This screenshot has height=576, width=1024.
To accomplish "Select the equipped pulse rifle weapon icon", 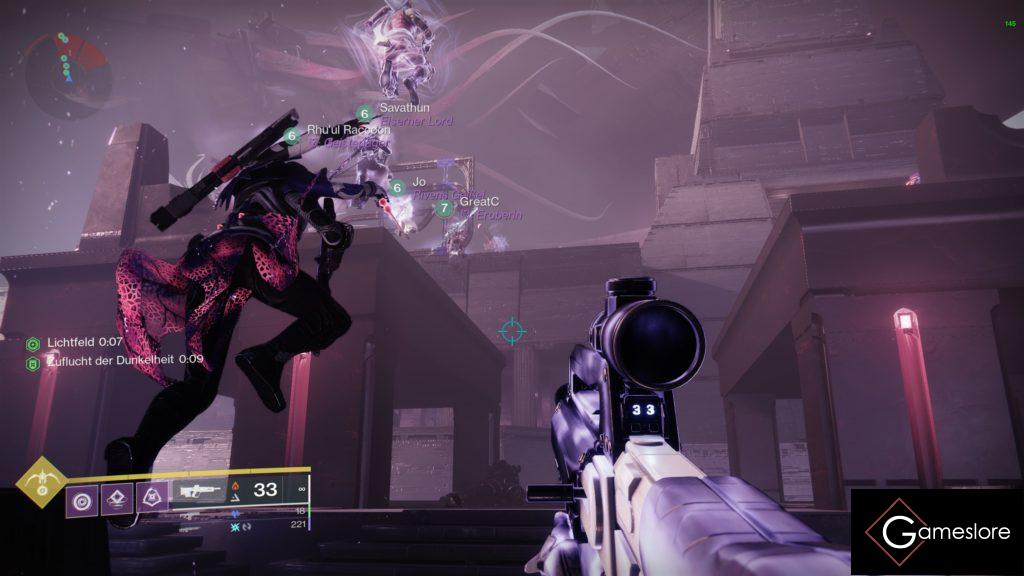I will (200, 491).
